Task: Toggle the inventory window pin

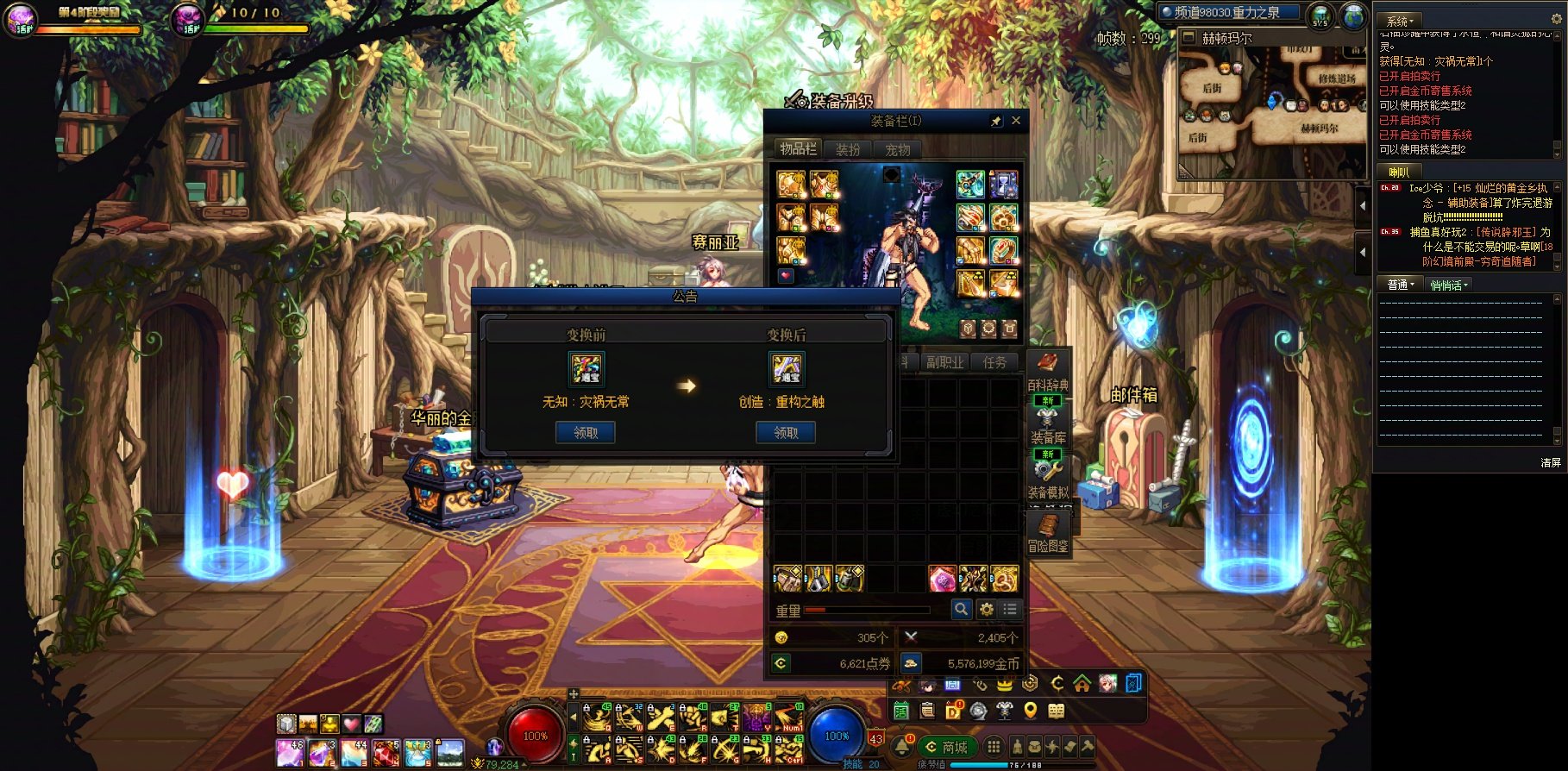Action: coord(996,122)
